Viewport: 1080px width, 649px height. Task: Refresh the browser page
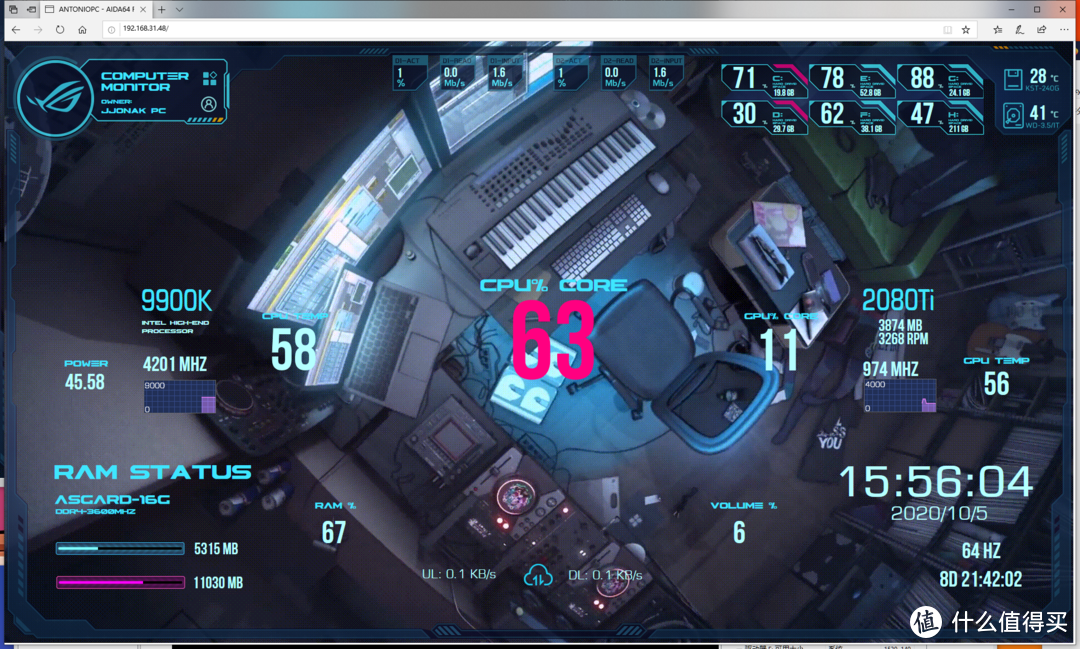60,29
